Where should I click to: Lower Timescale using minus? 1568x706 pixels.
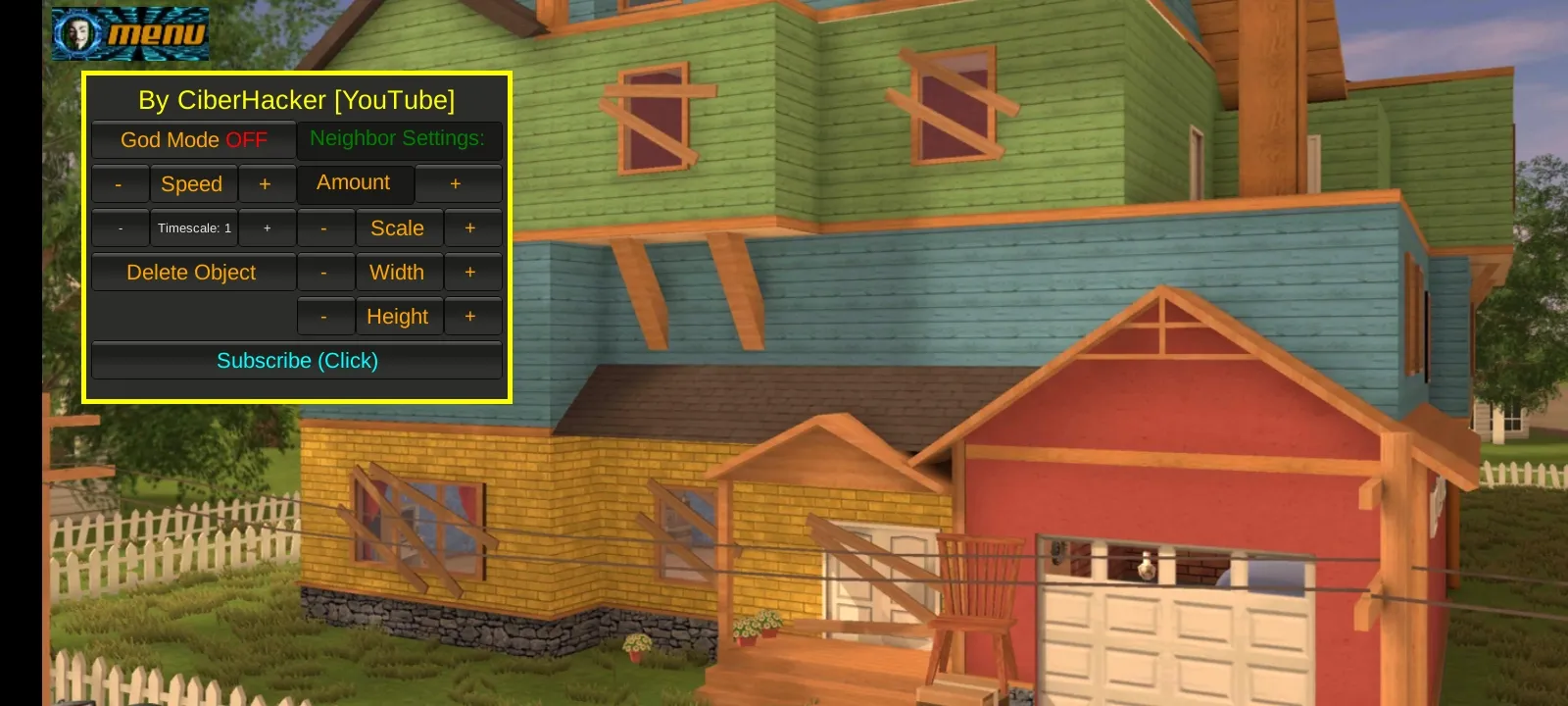(x=120, y=227)
